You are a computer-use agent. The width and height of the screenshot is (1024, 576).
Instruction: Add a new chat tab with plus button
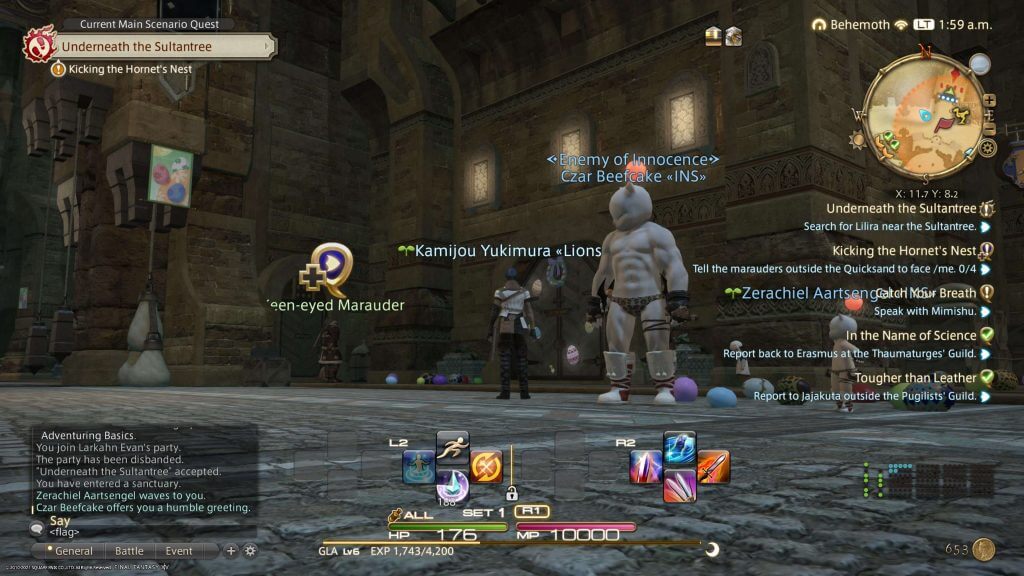tap(231, 550)
